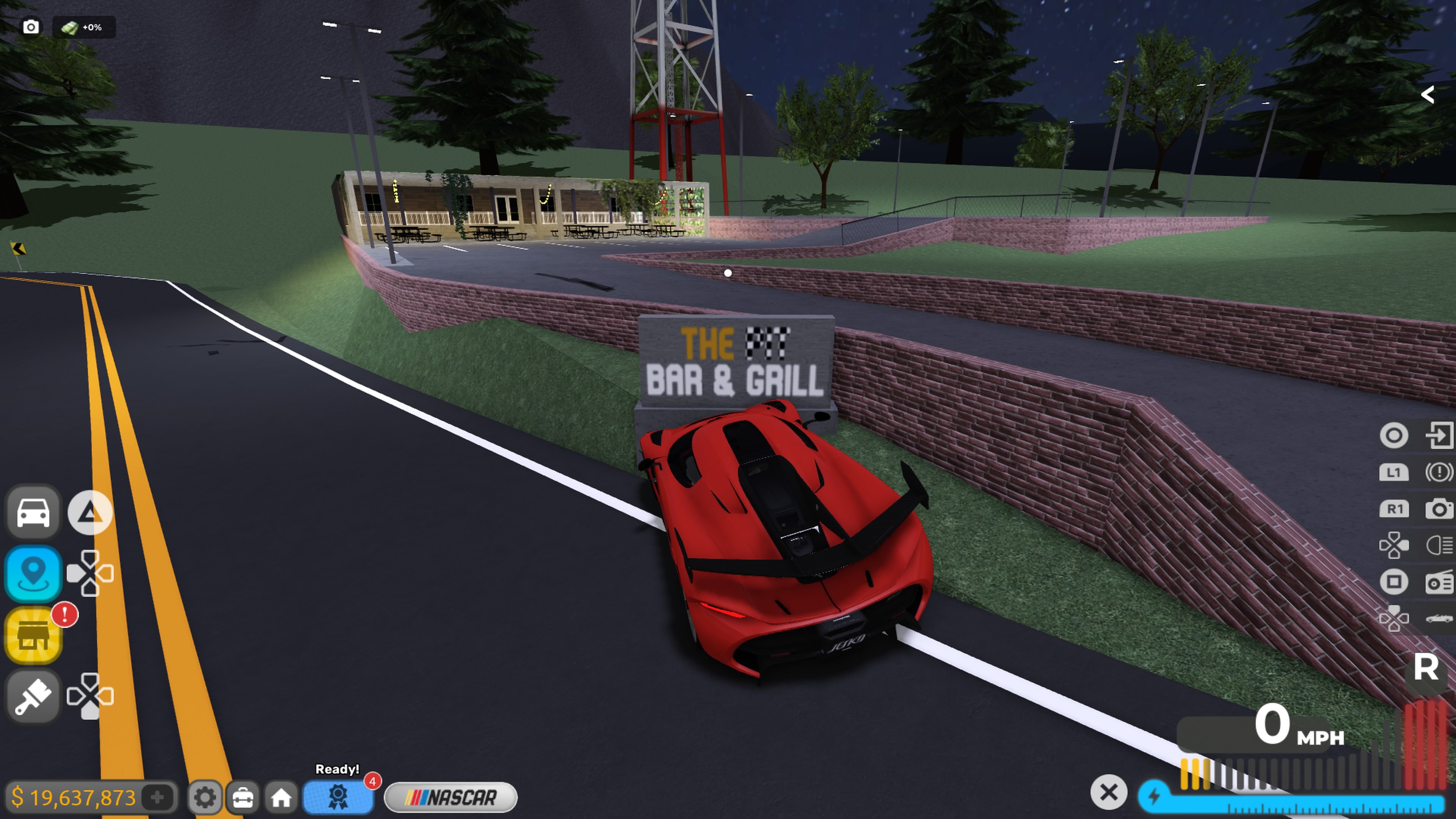This screenshot has width=1456, height=819.
Task: Add more cash with the plus button
Action: (158, 797)
